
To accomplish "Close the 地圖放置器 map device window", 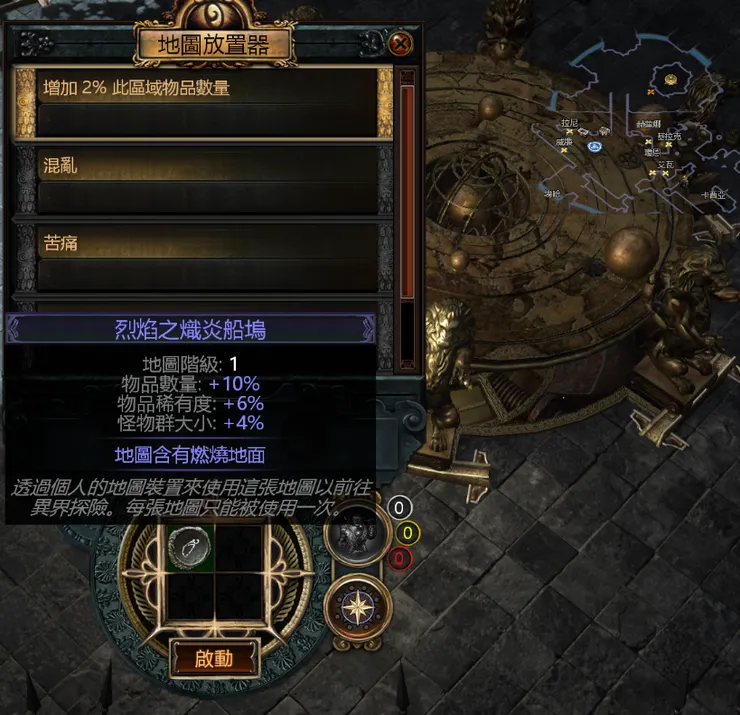I will point(400,44).
